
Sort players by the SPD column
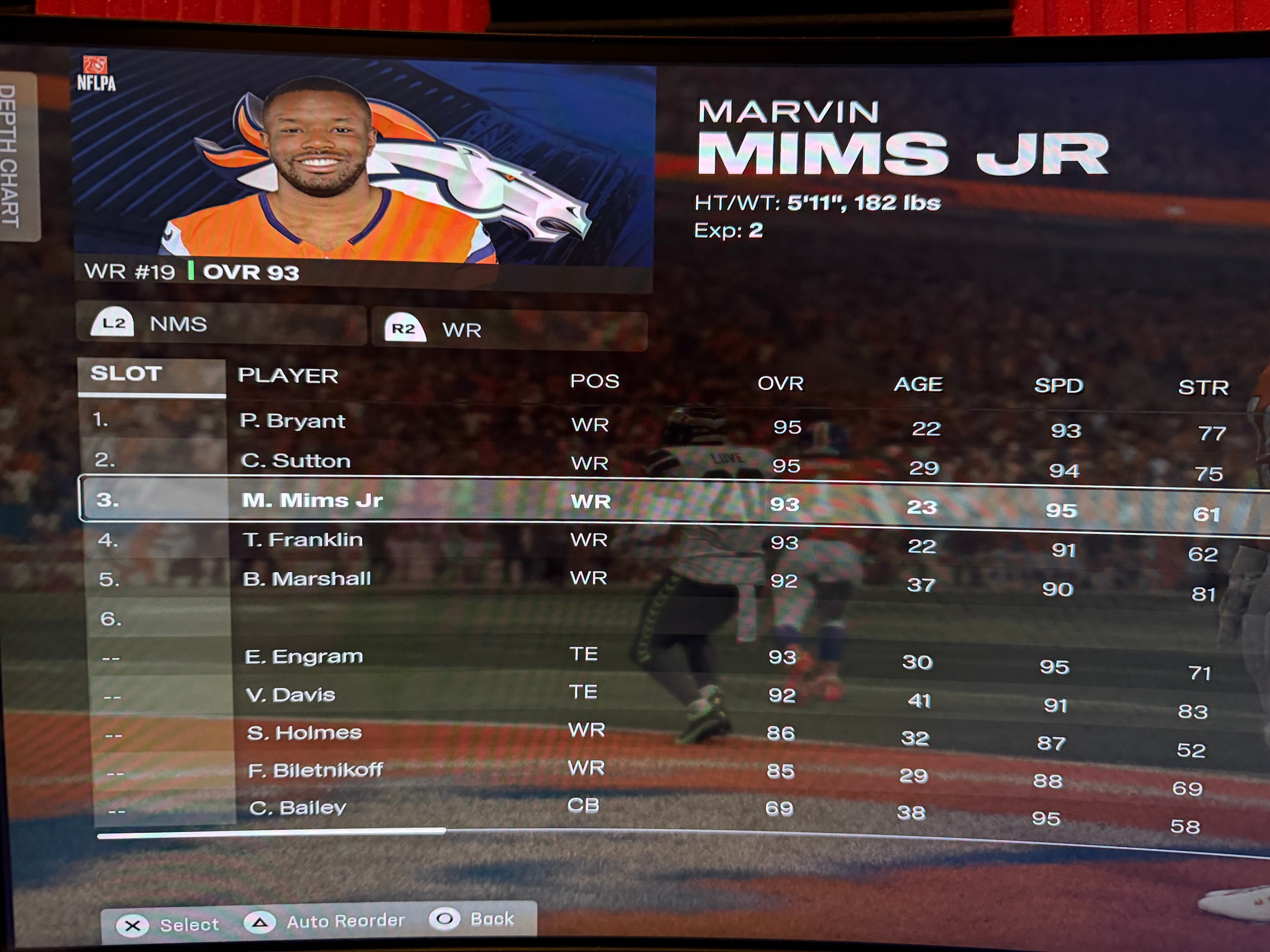tap(1059, 386)
